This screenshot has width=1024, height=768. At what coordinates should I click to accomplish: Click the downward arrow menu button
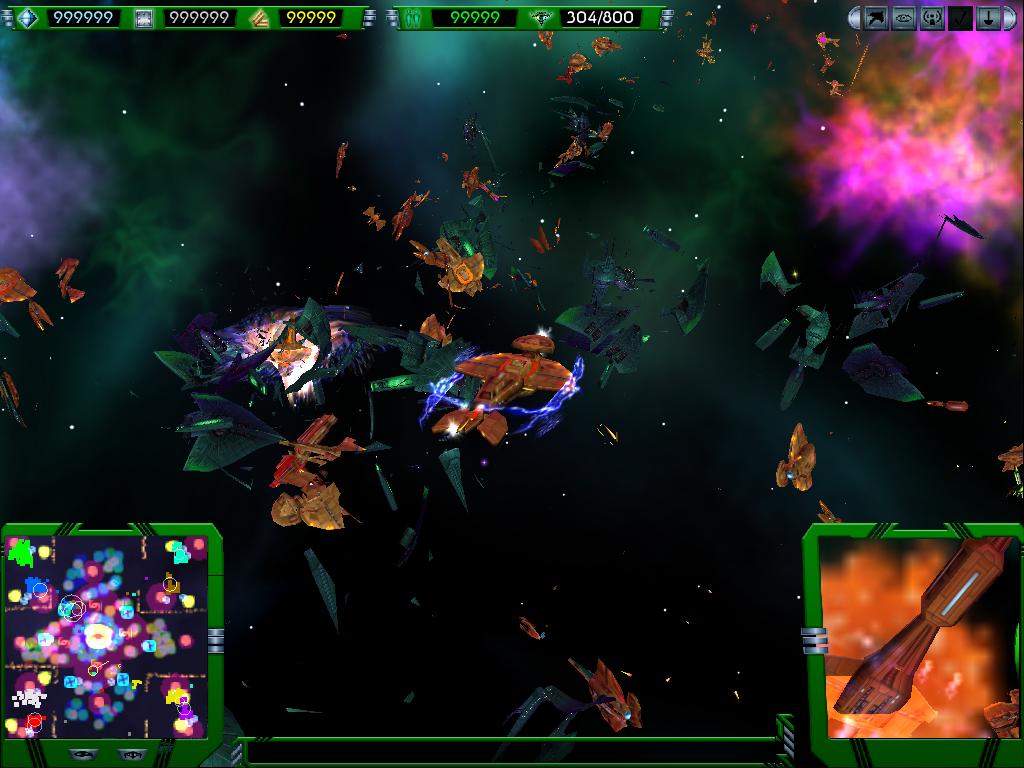(988, 18)
